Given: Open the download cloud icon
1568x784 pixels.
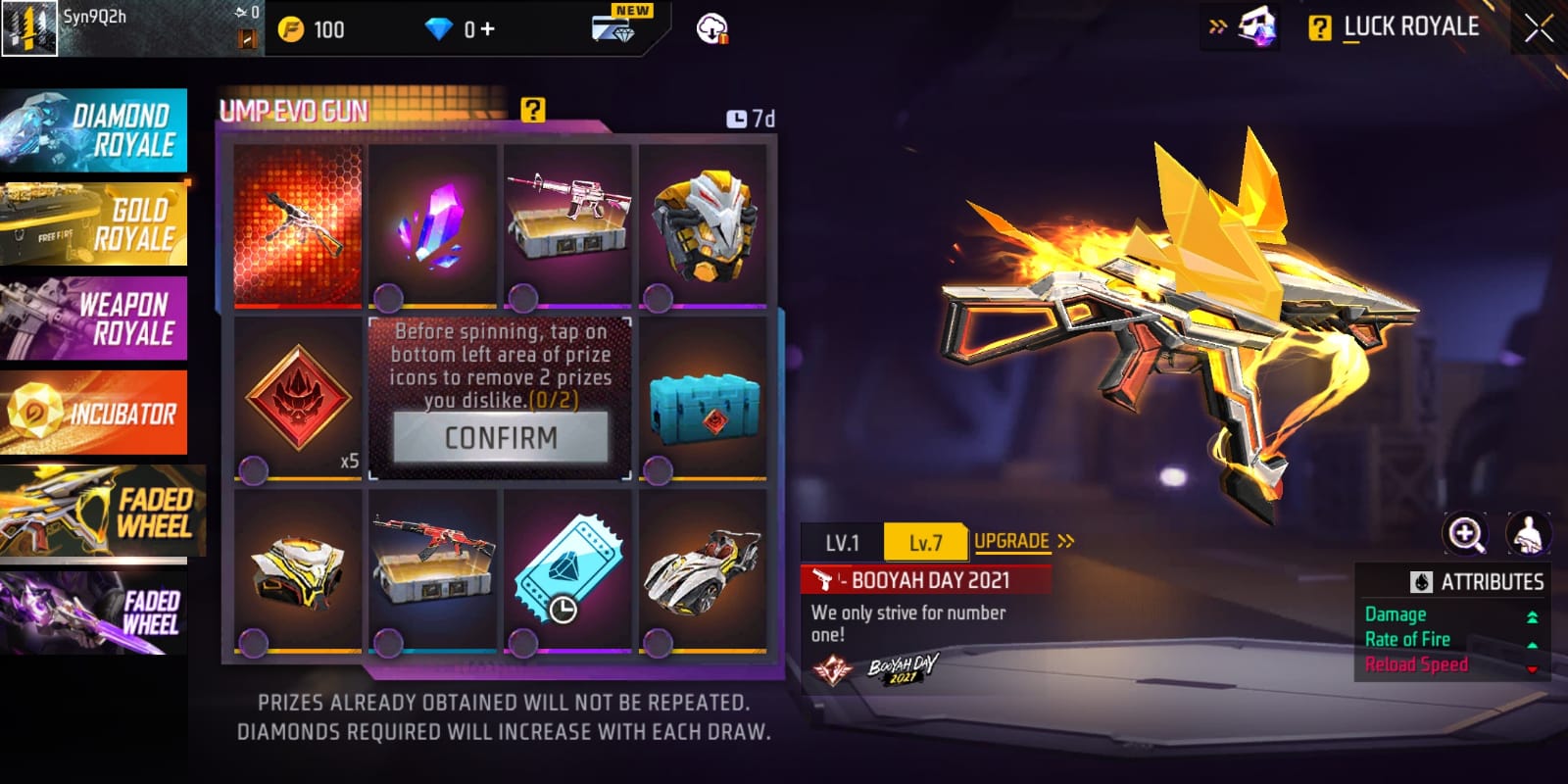Looking at the screenshot, I should point(711,29).
